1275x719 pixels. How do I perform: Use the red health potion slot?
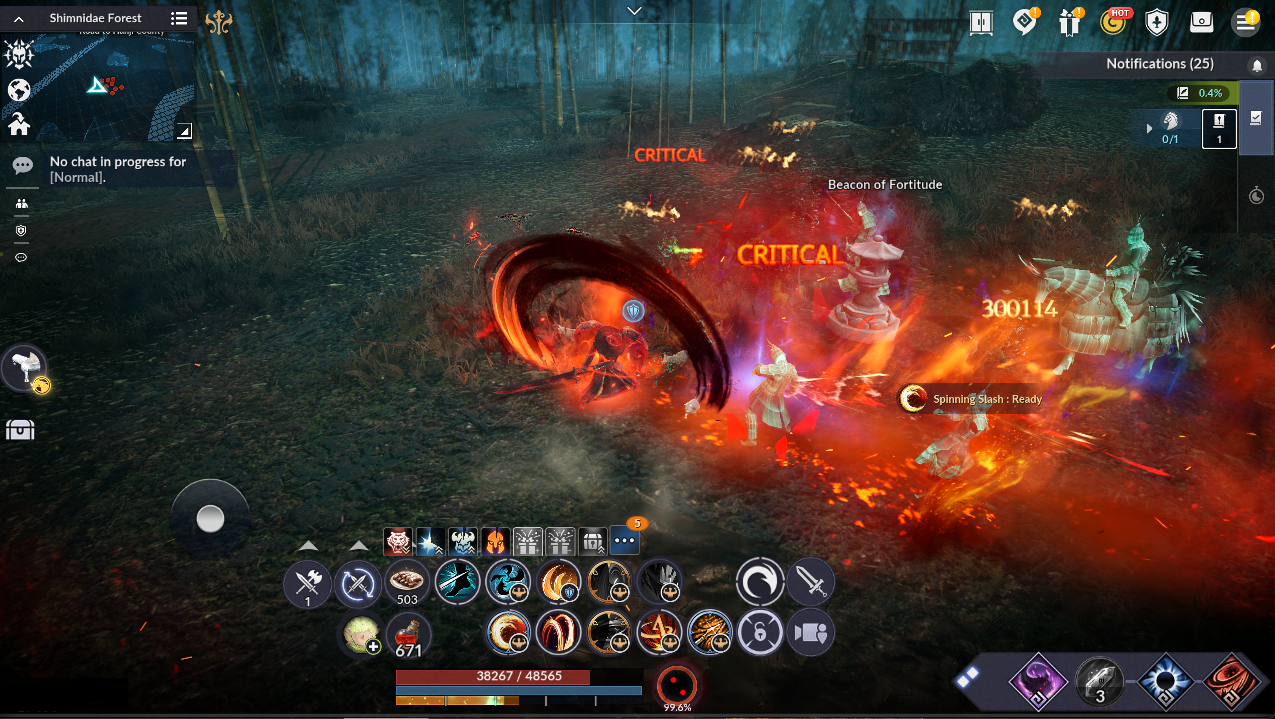(407, 634)
